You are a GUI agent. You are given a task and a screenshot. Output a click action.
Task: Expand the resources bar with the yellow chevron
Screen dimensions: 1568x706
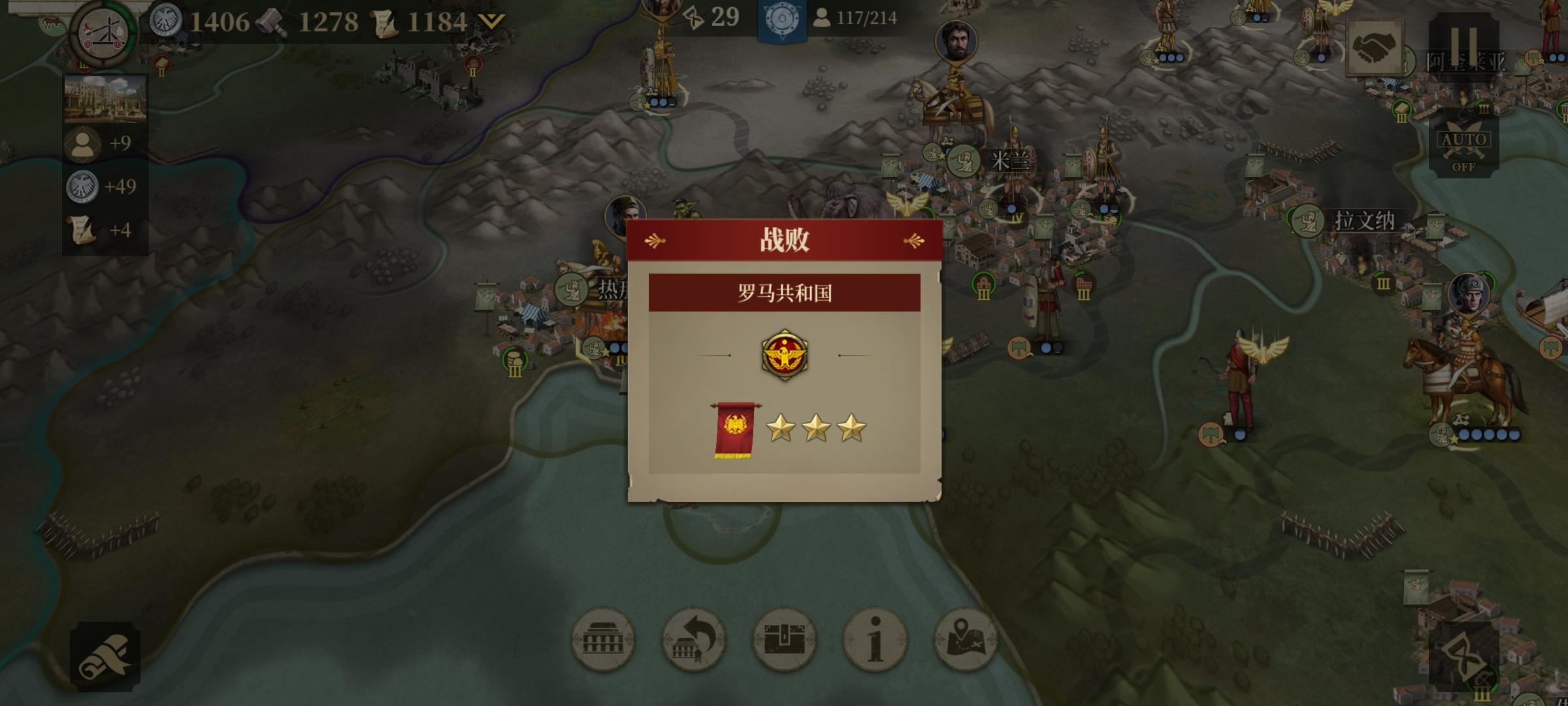[x=491, y=21]
